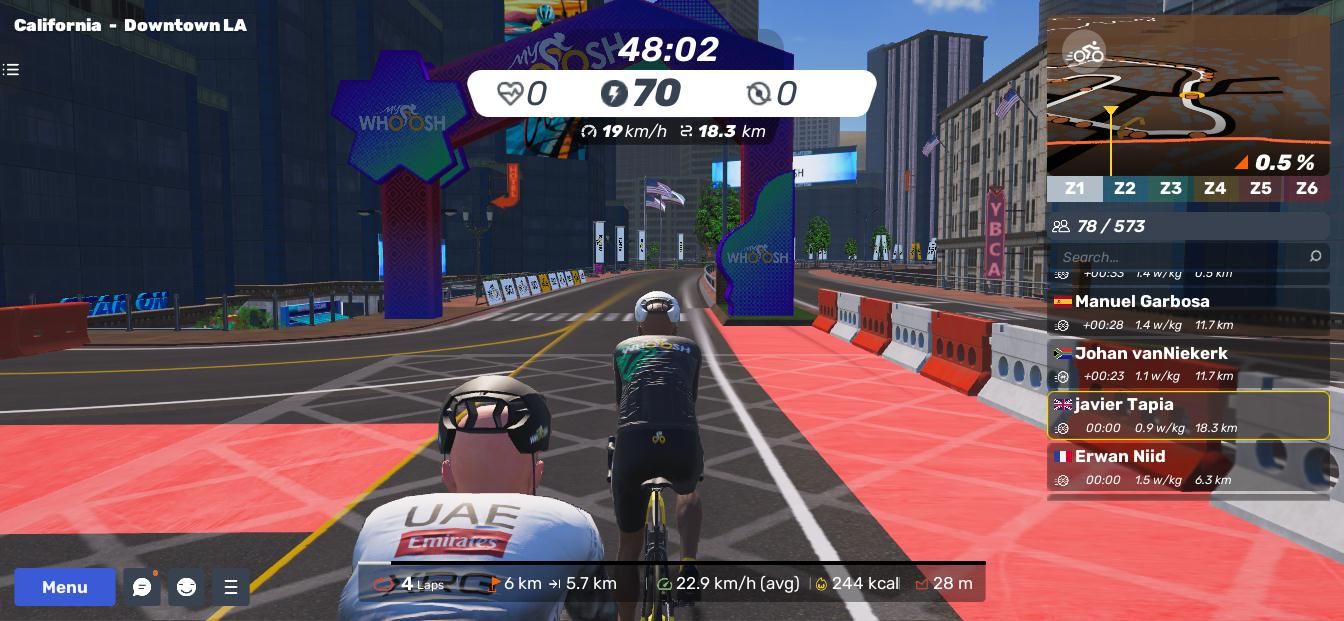Open the chat bubble icon
The height and width of the screenshot is (621, 1344).
(x=142, y=587)
